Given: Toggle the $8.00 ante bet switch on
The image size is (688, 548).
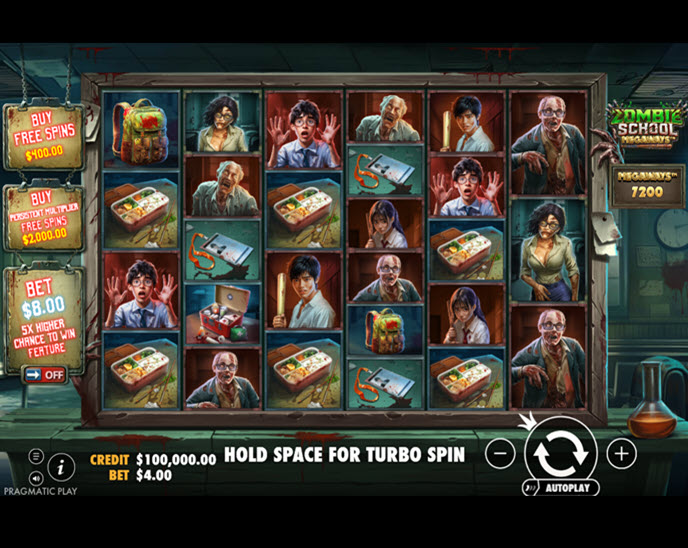Looking at the screenshot, I should pos(43,374).
